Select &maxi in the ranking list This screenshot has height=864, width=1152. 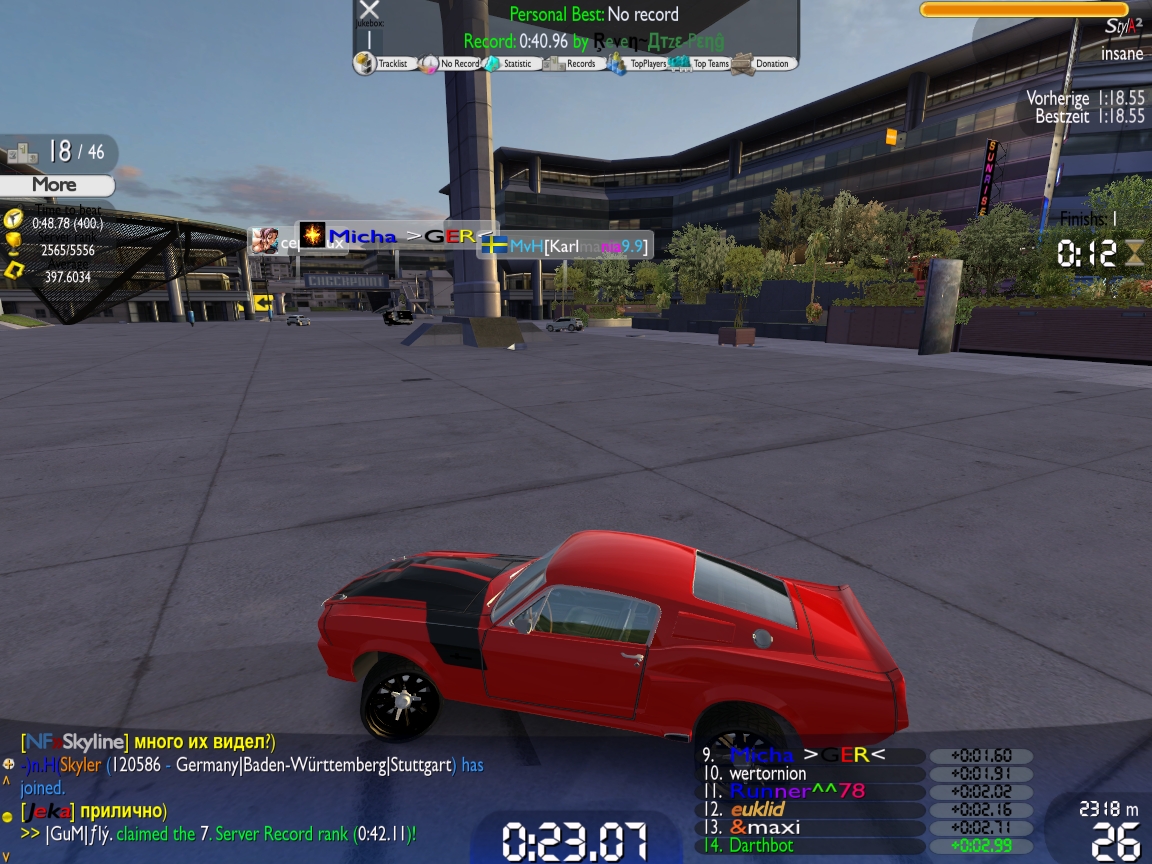click(765, 827)
